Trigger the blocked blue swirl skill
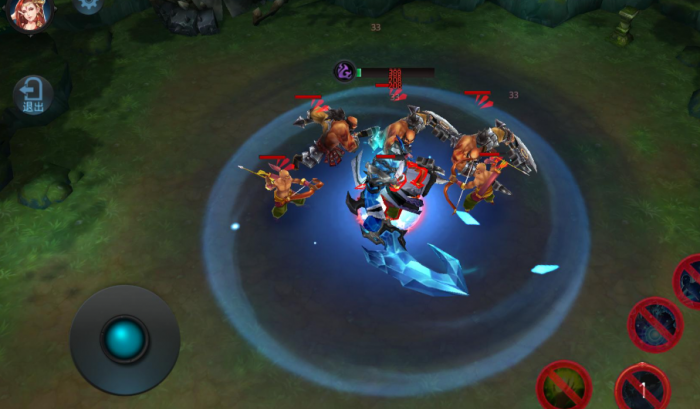The image size is (700, 409). click(x=655, y=324)
